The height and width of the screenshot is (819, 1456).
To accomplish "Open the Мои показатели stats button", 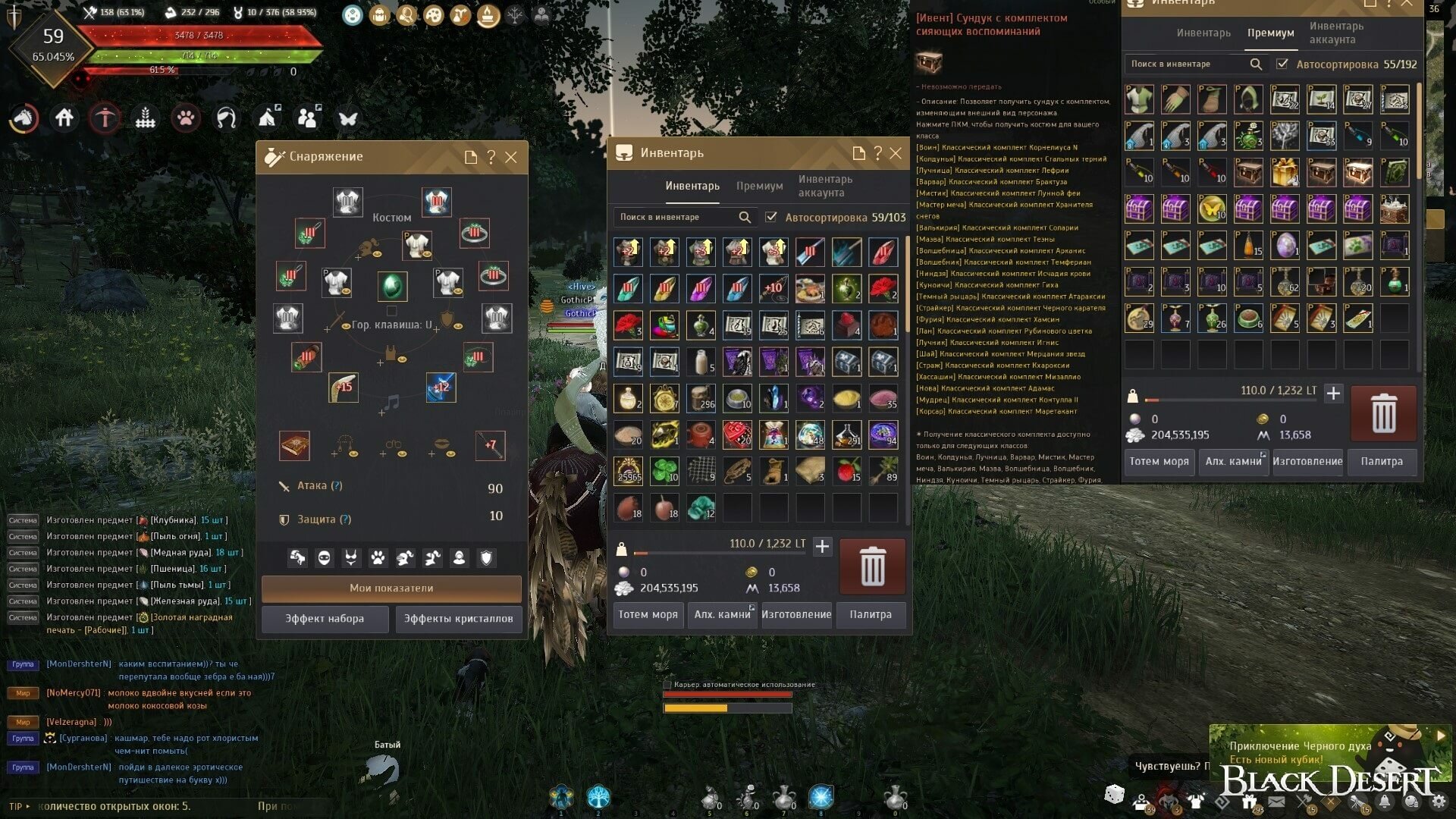I will point(391,588).
